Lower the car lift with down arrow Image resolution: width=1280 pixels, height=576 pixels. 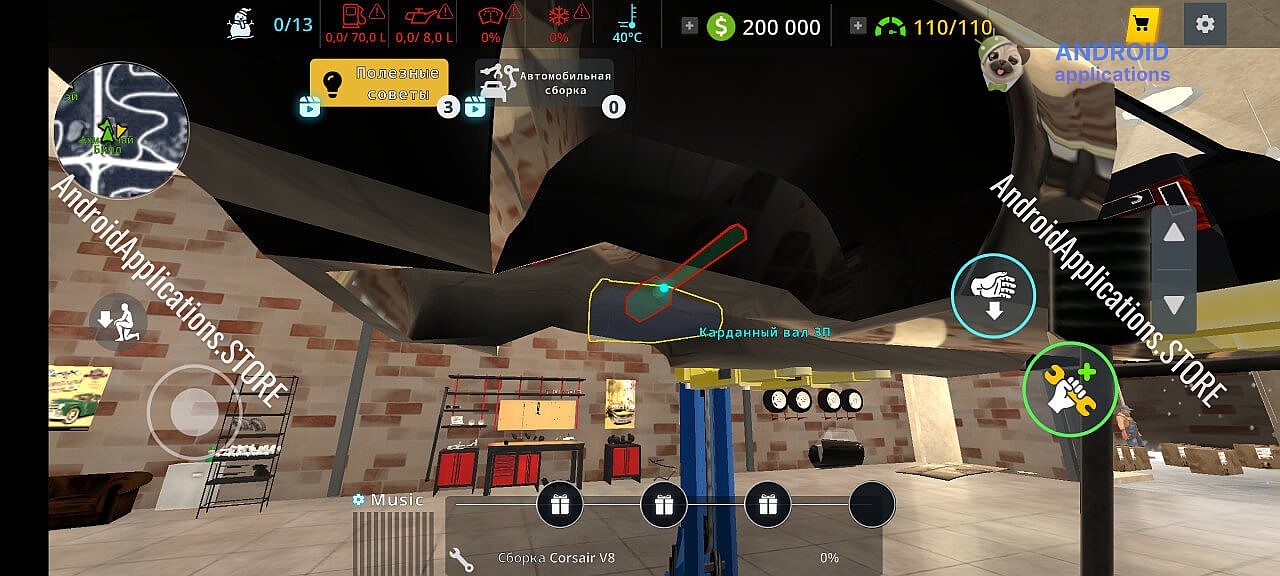point(1174,304)
